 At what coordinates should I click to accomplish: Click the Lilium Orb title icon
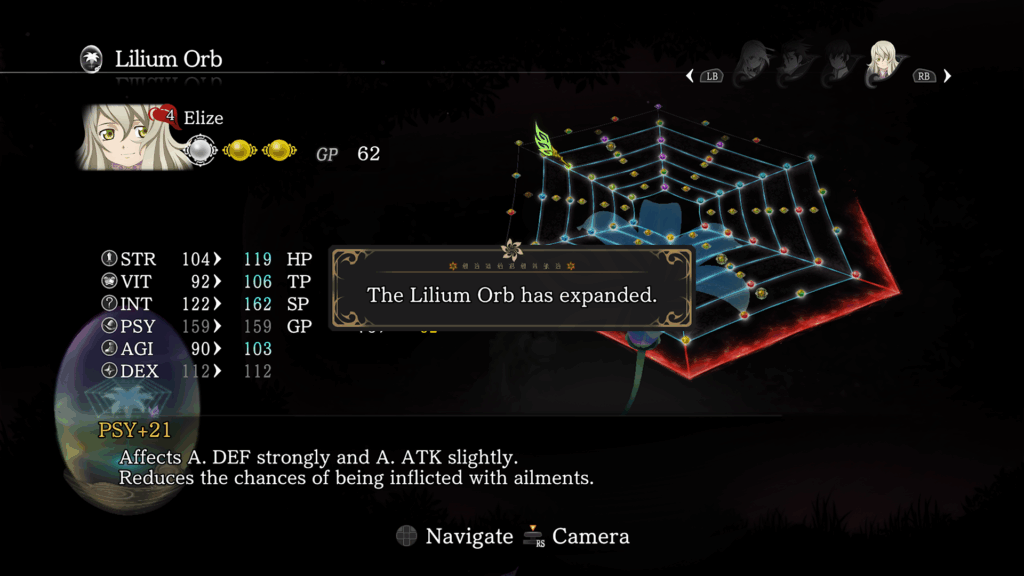pyautogui.click(x=91, y=59)
